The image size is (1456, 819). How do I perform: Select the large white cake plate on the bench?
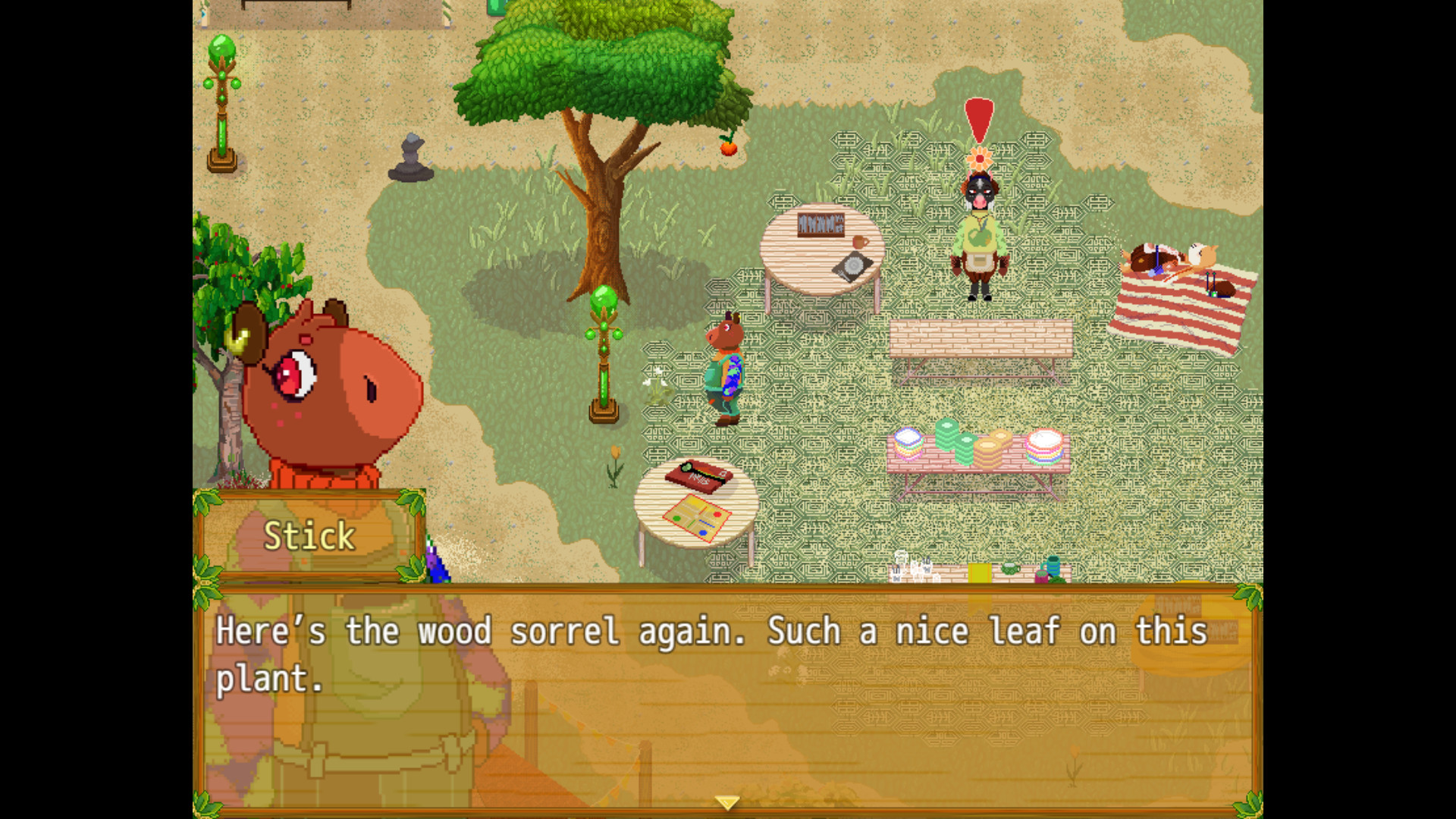1046,438
